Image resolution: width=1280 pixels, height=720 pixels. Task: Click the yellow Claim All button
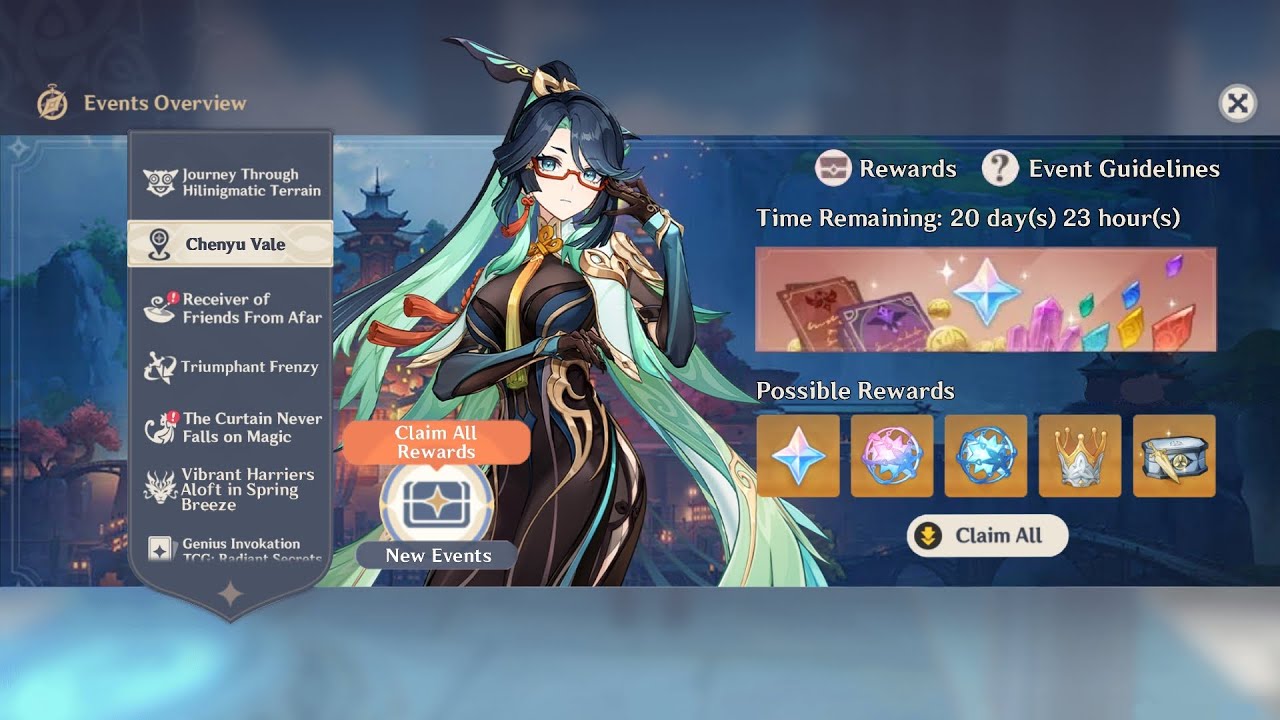[987, 536]
